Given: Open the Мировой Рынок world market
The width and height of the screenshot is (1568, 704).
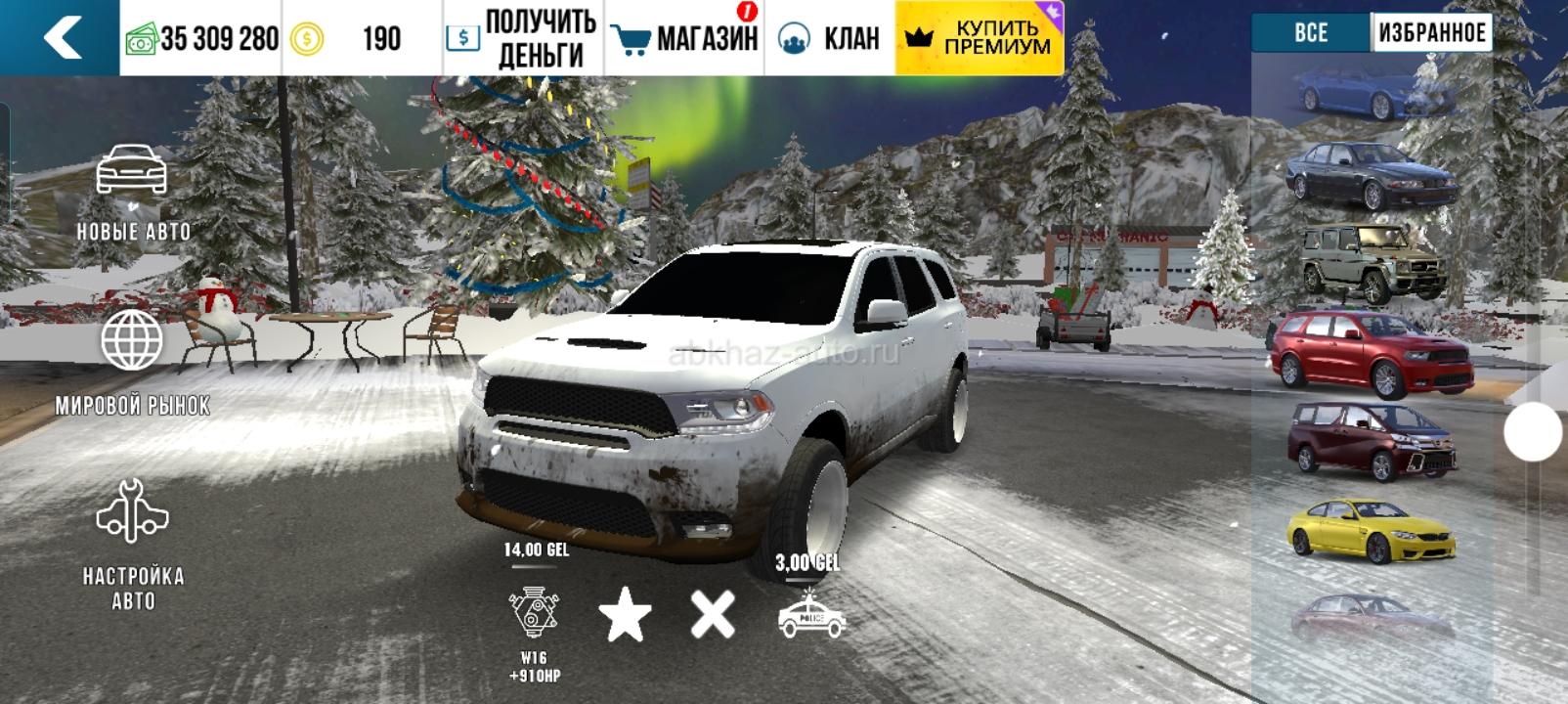Looking at the screenshot, I should click(133, 362).
